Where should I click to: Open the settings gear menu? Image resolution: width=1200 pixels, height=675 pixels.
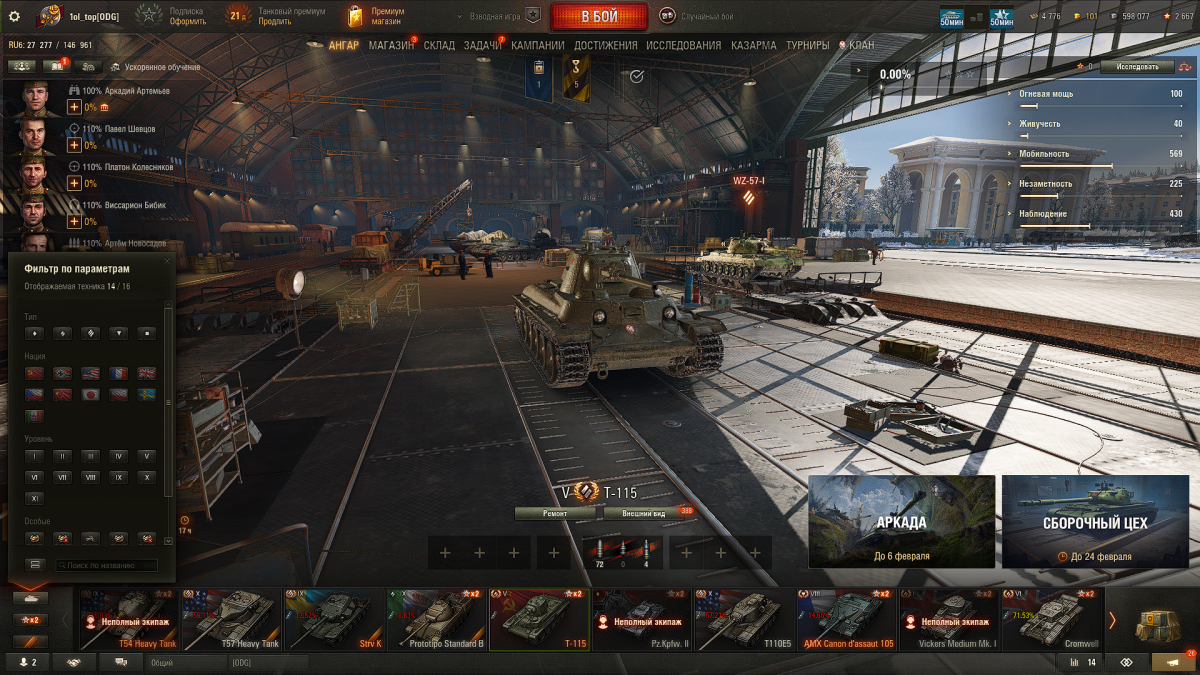[x=14, y=16]
